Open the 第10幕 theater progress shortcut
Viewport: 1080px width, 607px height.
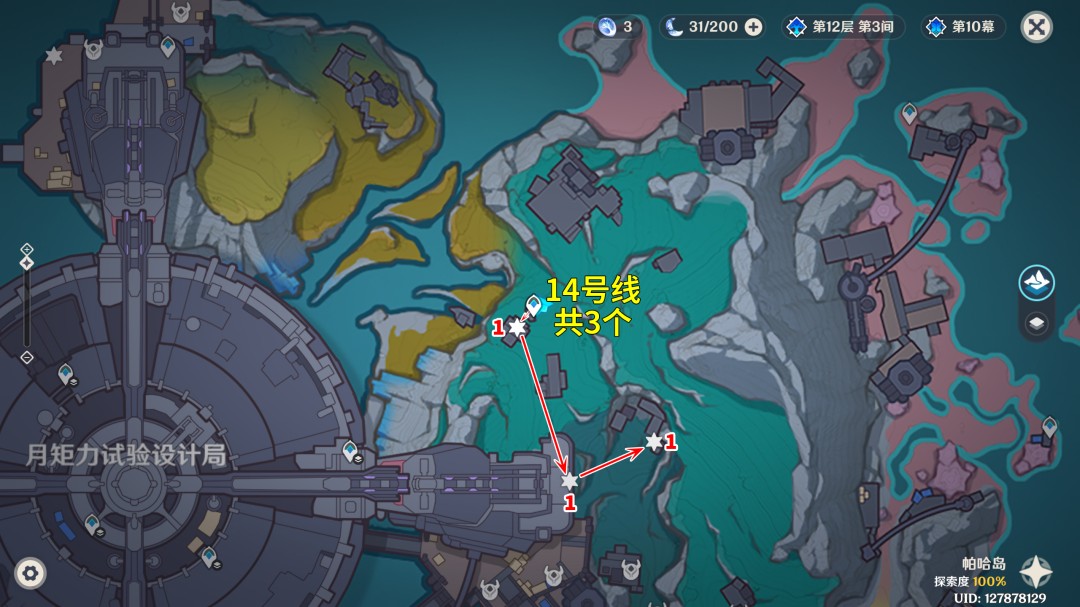tap(962, 27)
